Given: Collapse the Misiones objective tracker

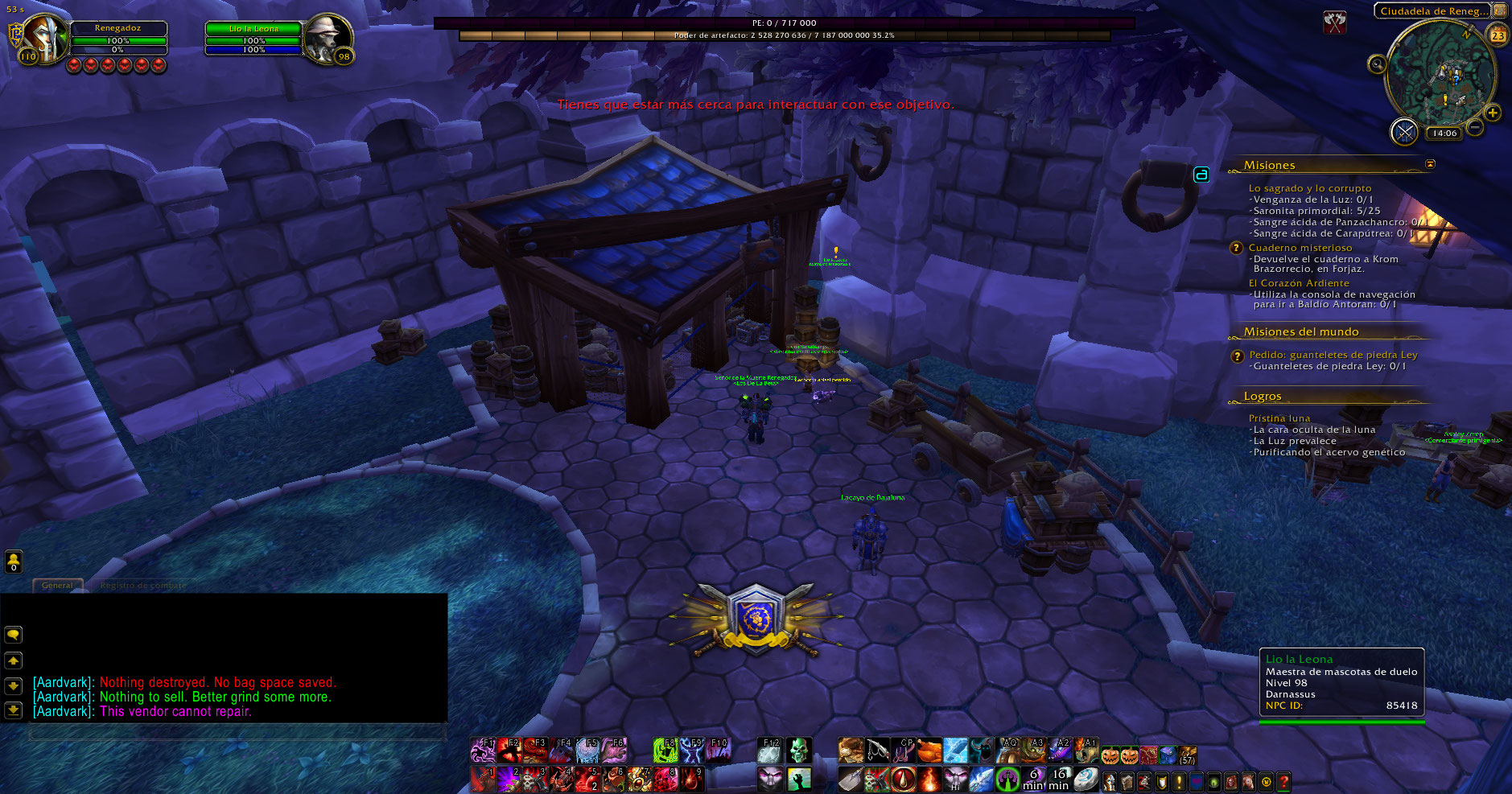Looking at the screenshot, I should 1430,164.
